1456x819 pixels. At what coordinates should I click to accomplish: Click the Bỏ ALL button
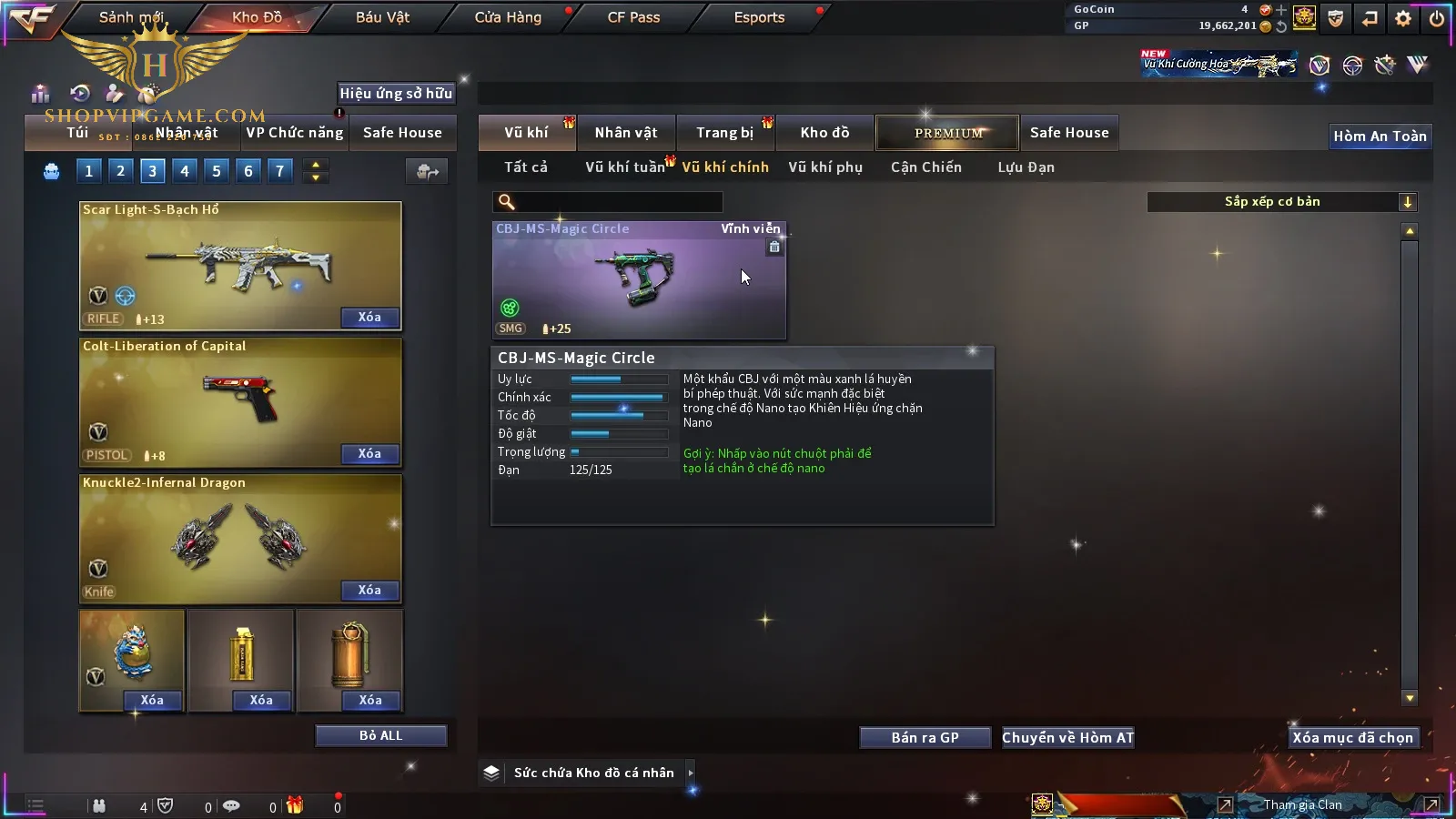coord(380,736)
